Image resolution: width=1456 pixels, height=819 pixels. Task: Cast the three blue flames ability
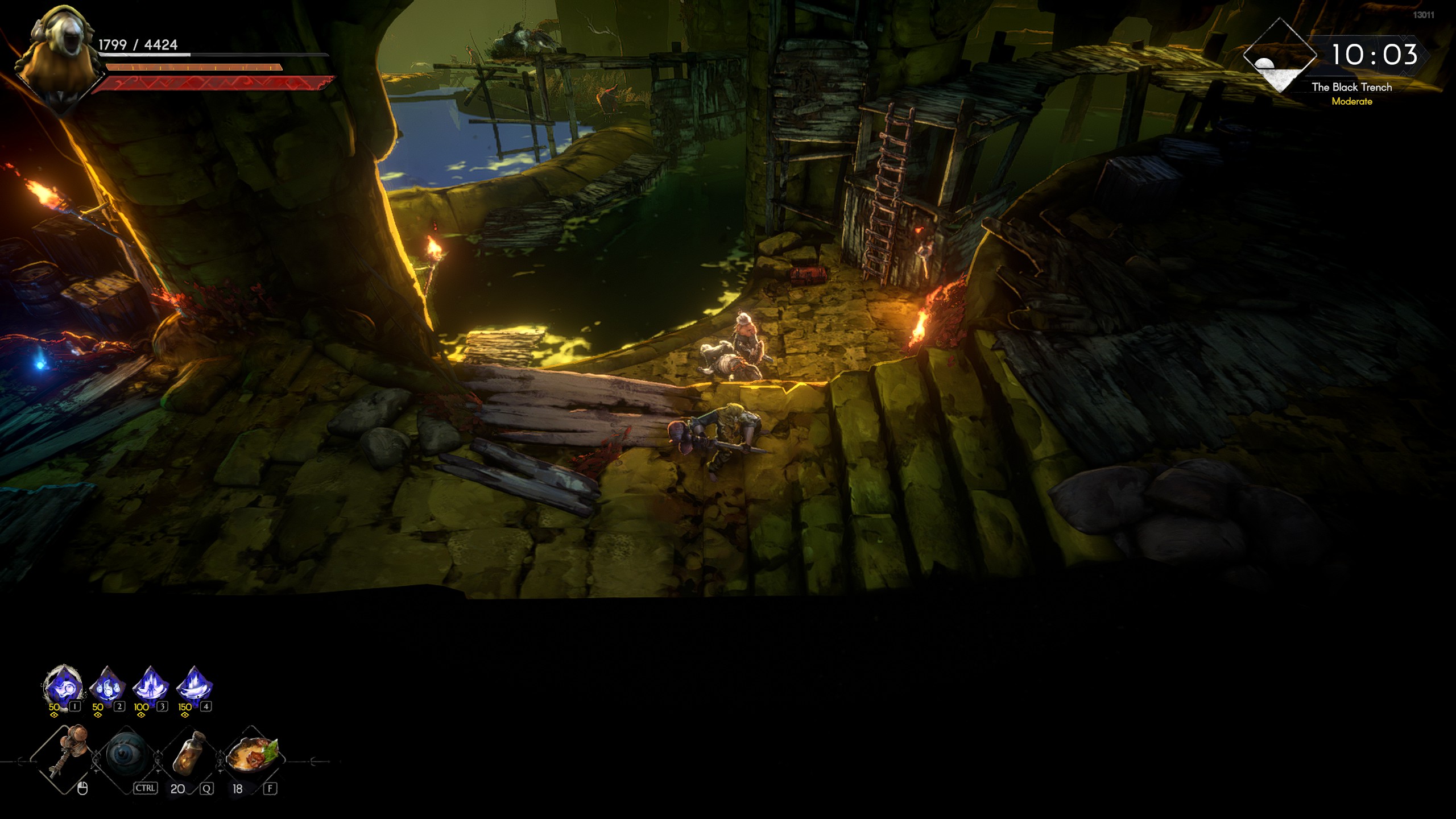tap(107, 685)
